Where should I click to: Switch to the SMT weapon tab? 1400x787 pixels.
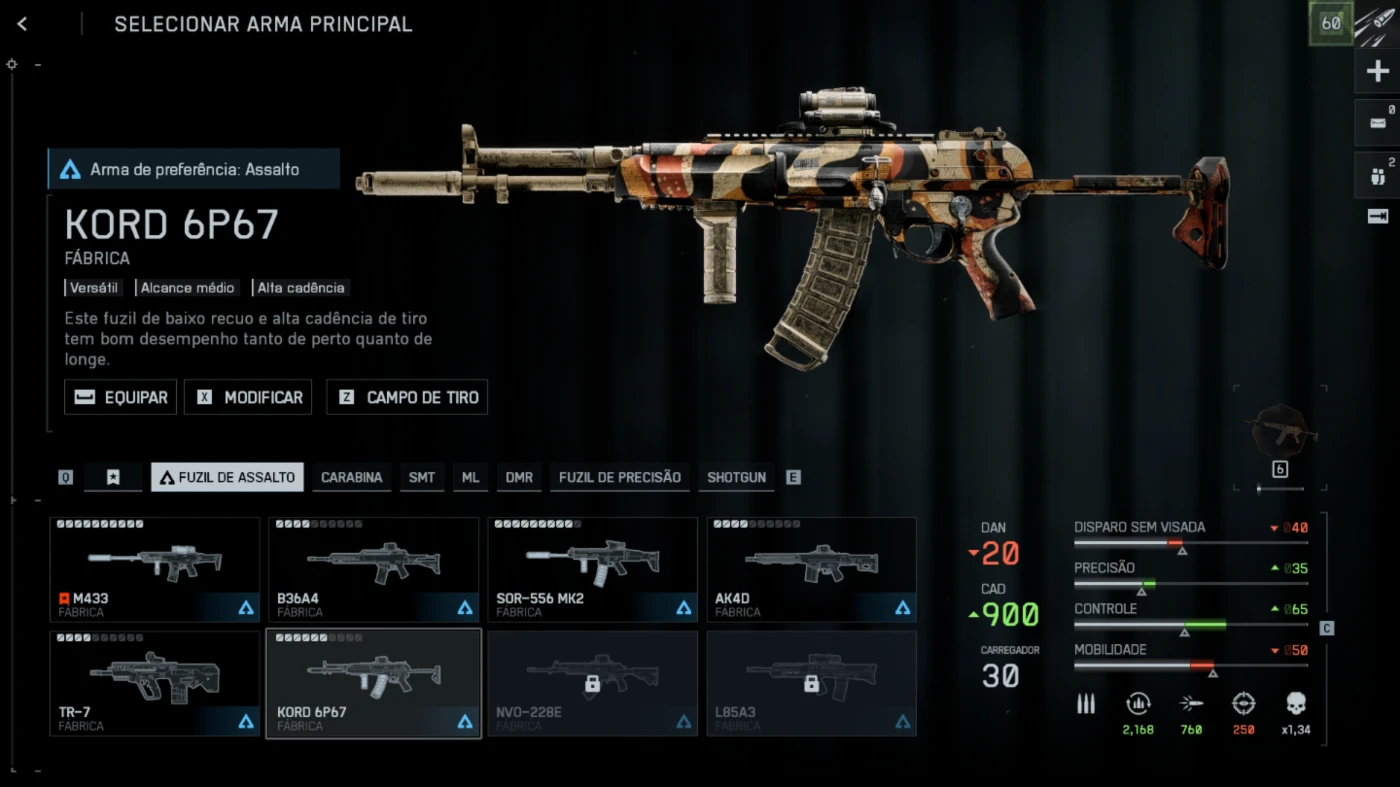click(422, 477)
